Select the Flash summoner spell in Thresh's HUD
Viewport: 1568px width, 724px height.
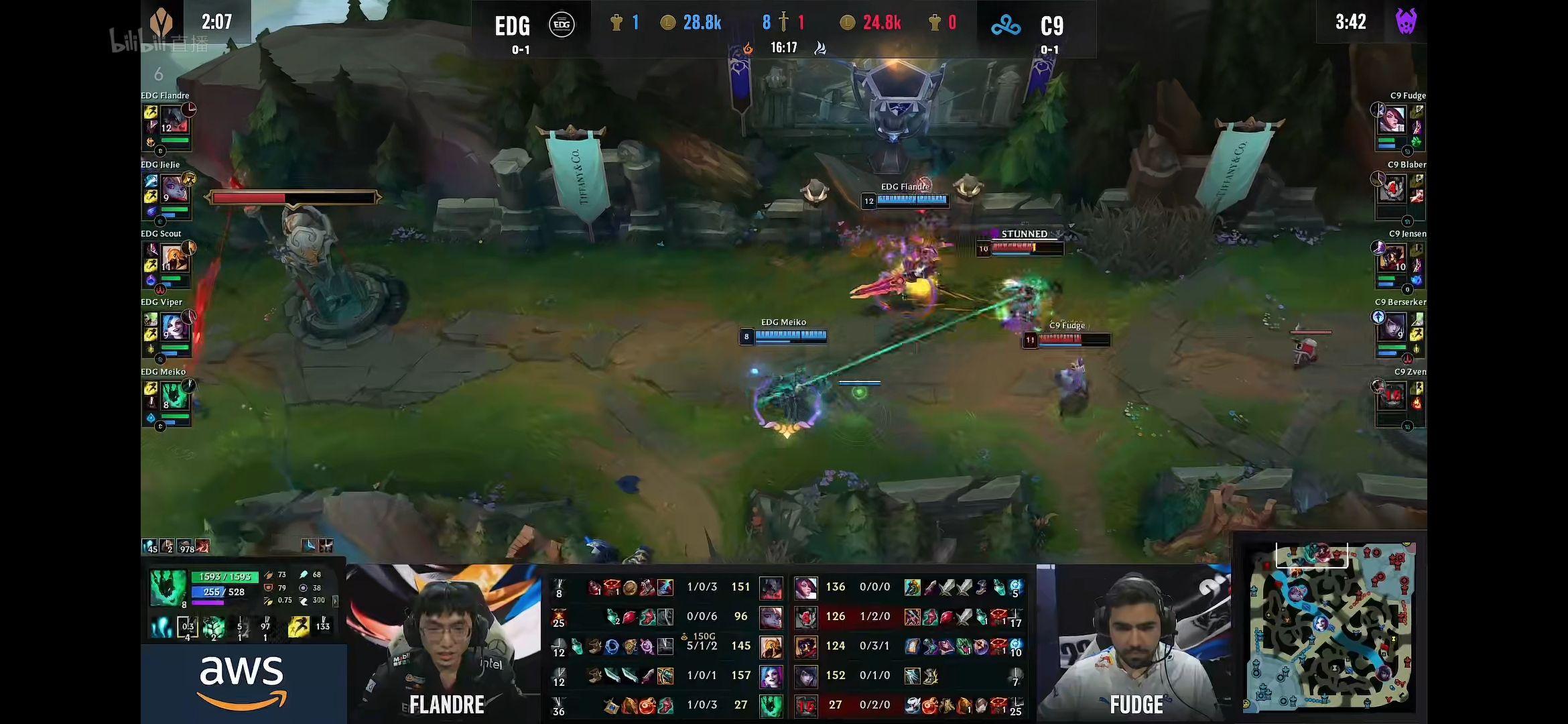coord(300,627)
